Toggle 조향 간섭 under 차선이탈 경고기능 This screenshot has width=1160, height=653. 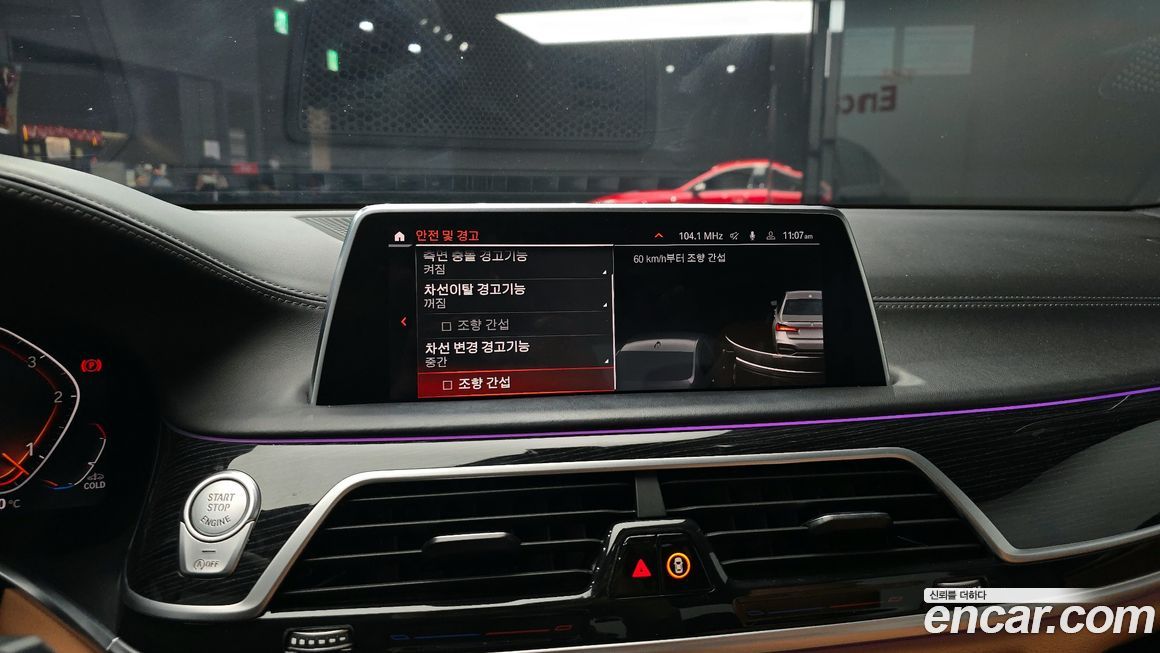(447, 325)
